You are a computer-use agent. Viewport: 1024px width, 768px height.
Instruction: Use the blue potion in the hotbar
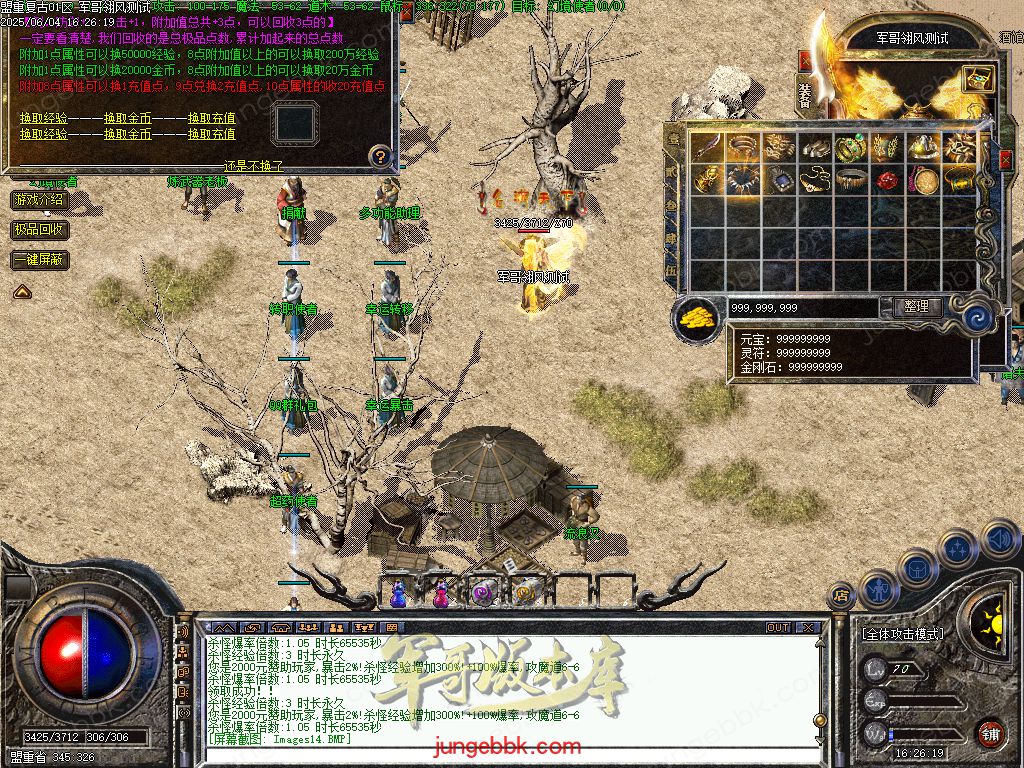click(x=399, y=593)
